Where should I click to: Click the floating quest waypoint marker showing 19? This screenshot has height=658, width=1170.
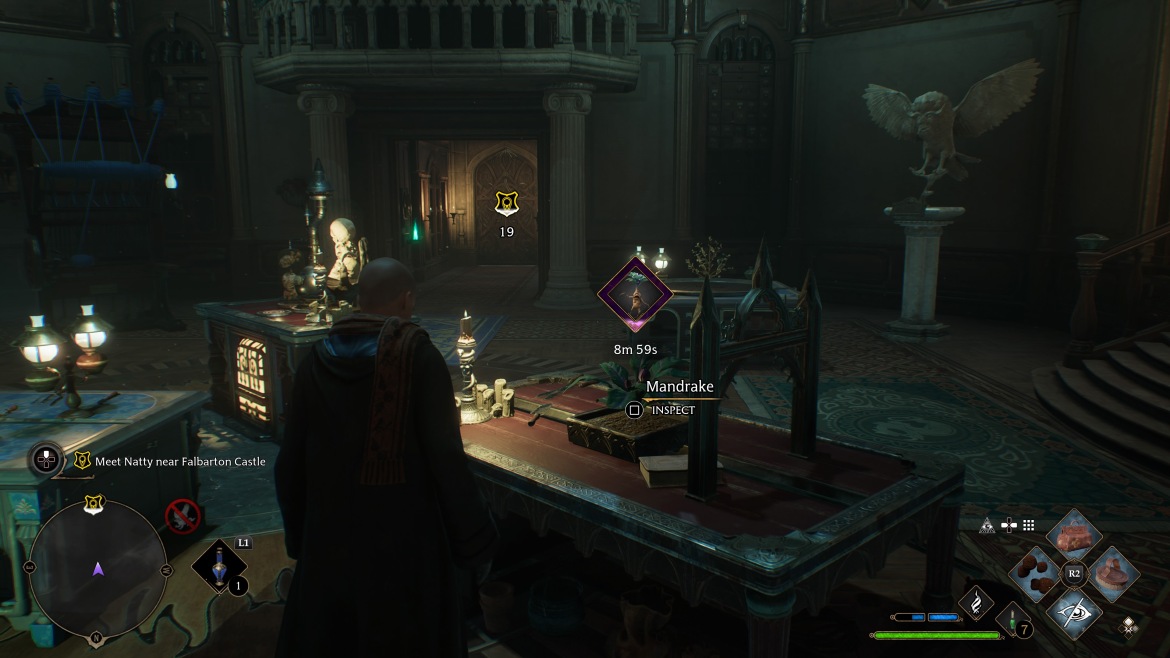click(x=506, y=203)
